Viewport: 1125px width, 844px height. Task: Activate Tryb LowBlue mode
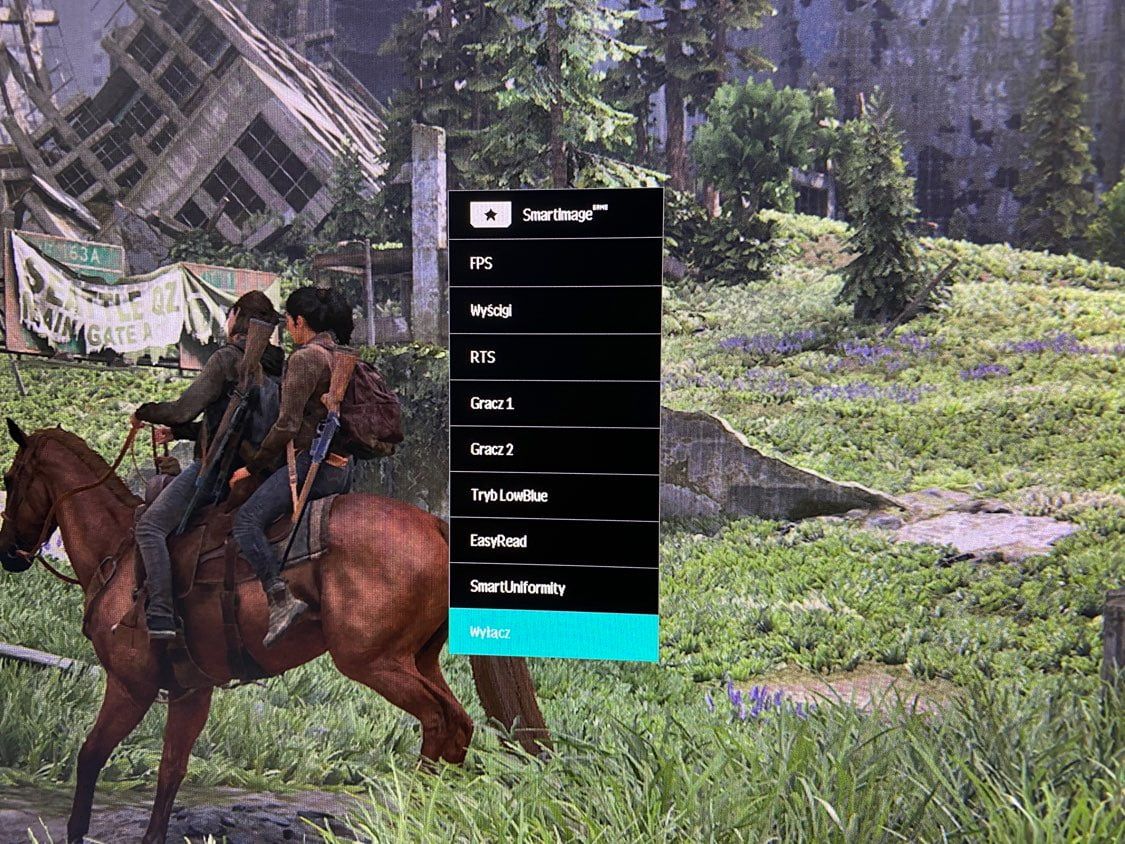click(x=555, y=496)
